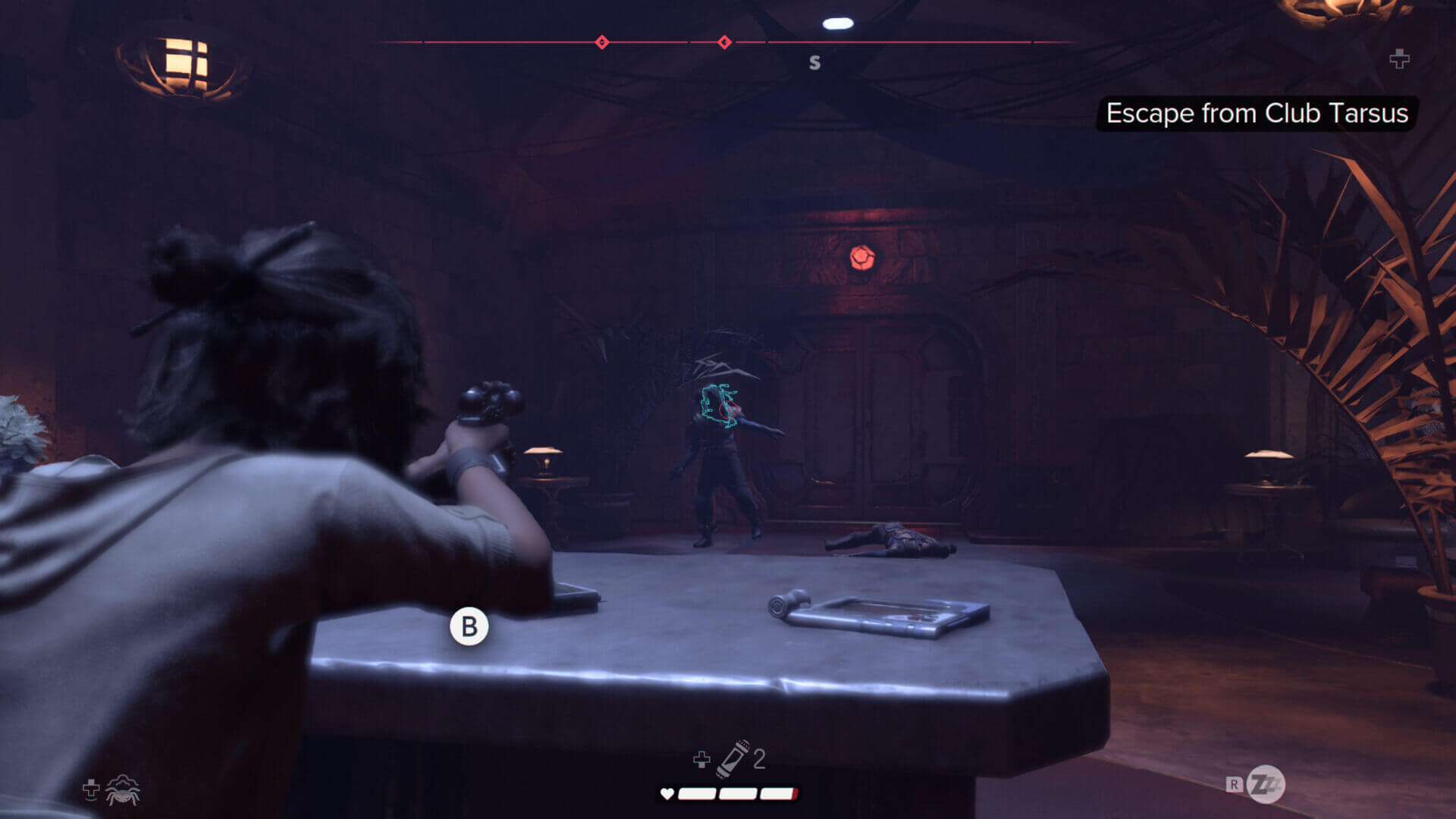Image resolution: width=1456 pixels, height=819 pixels.
Task: Click the first red diamond marker on the detection bar
Action: pyautogui.click(x=603, y=43)
